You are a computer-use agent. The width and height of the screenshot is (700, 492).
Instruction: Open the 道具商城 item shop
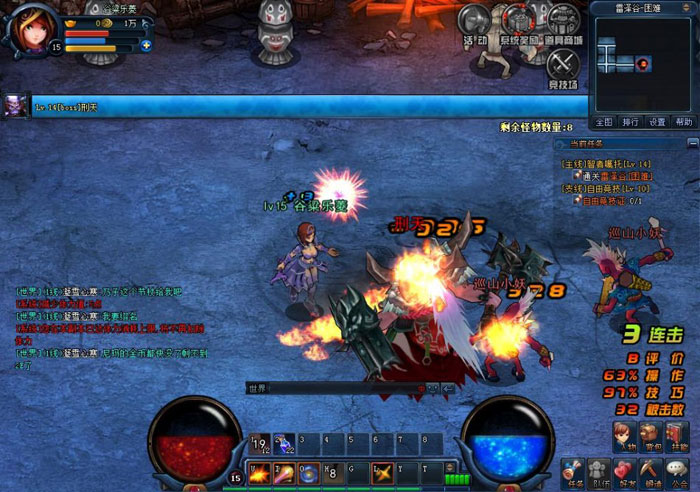pos(563,22)
